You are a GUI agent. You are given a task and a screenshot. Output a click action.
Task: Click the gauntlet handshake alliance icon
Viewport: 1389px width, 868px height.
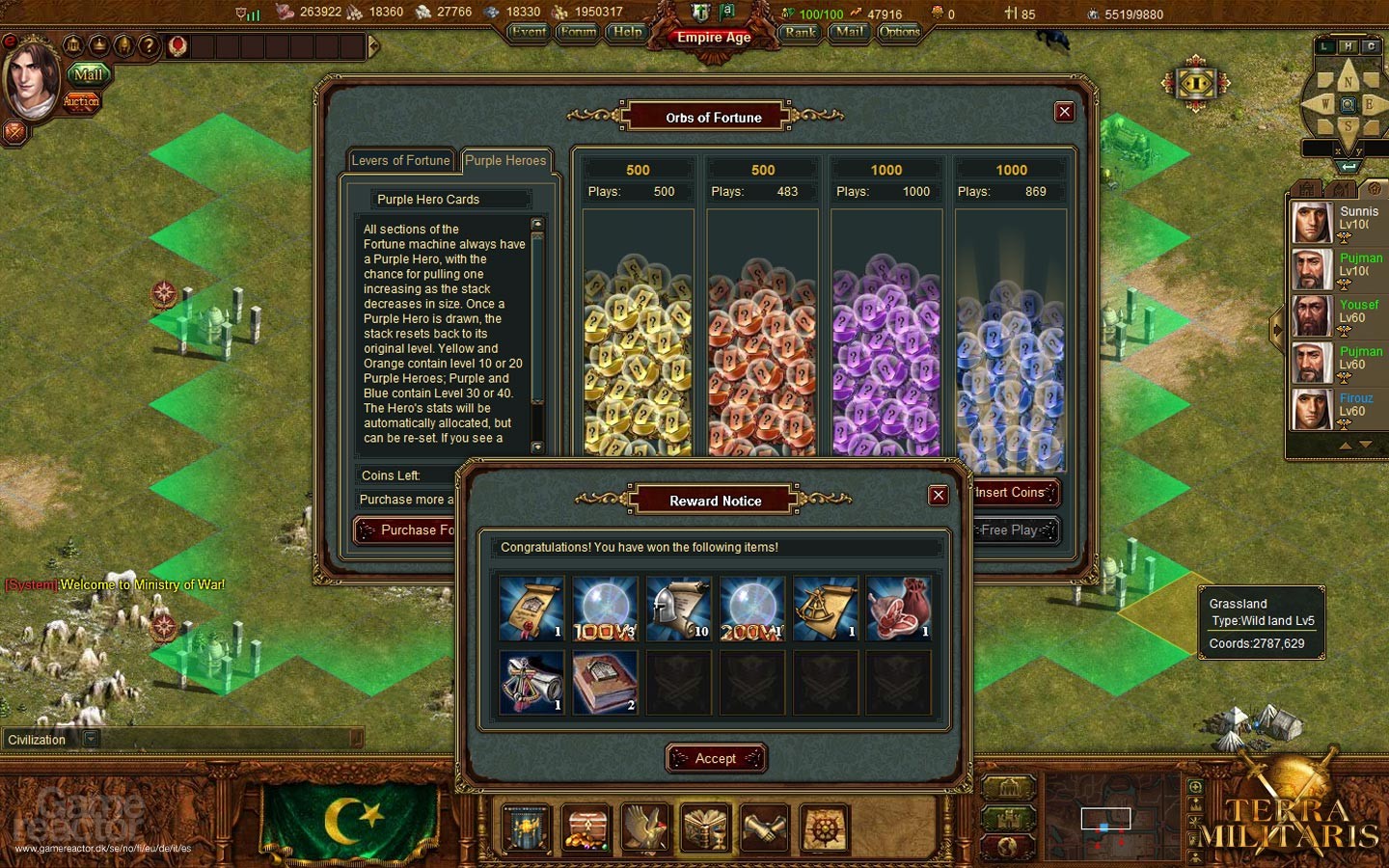764,827
